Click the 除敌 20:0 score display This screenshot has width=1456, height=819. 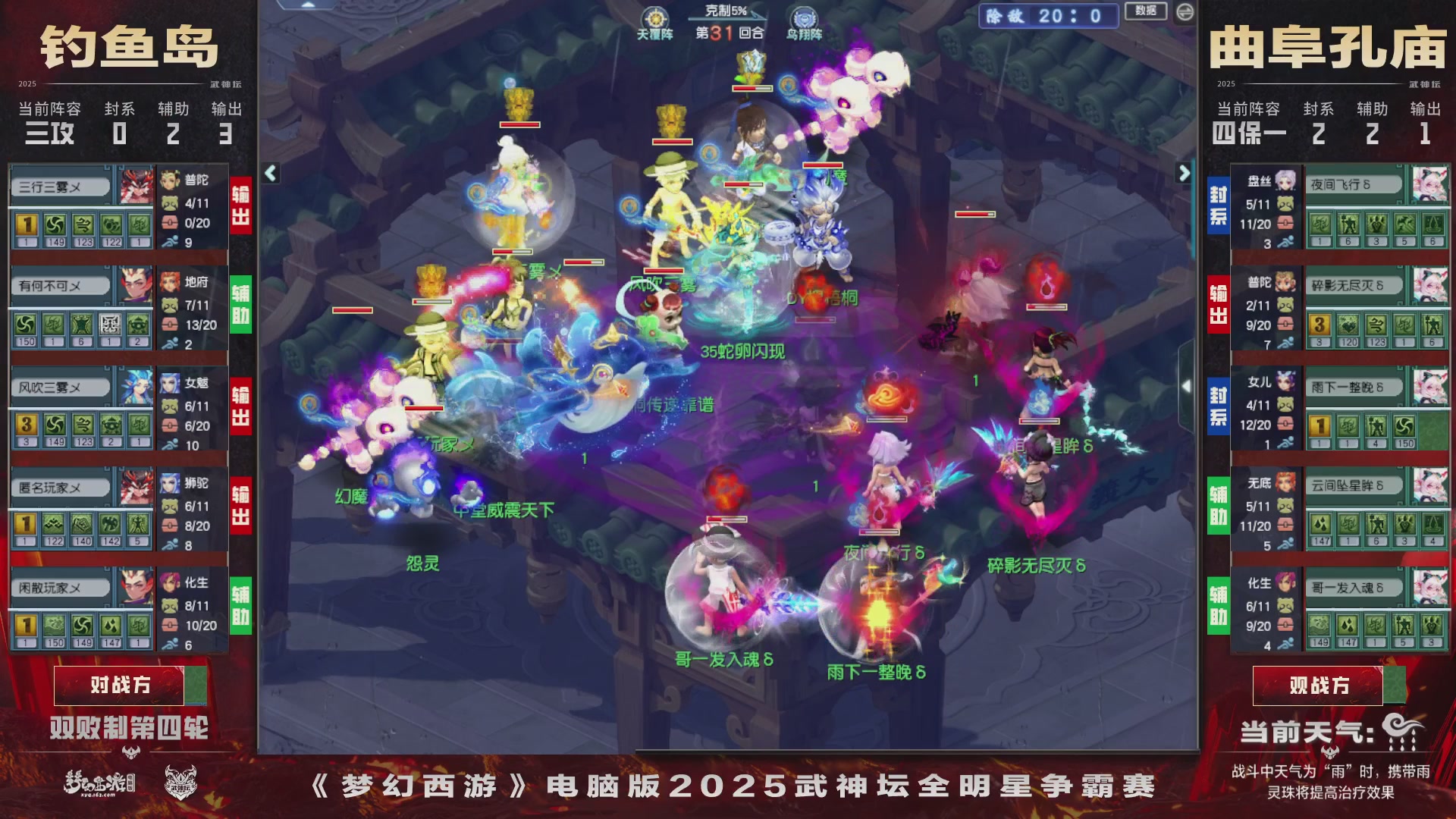click(1047, 17)
